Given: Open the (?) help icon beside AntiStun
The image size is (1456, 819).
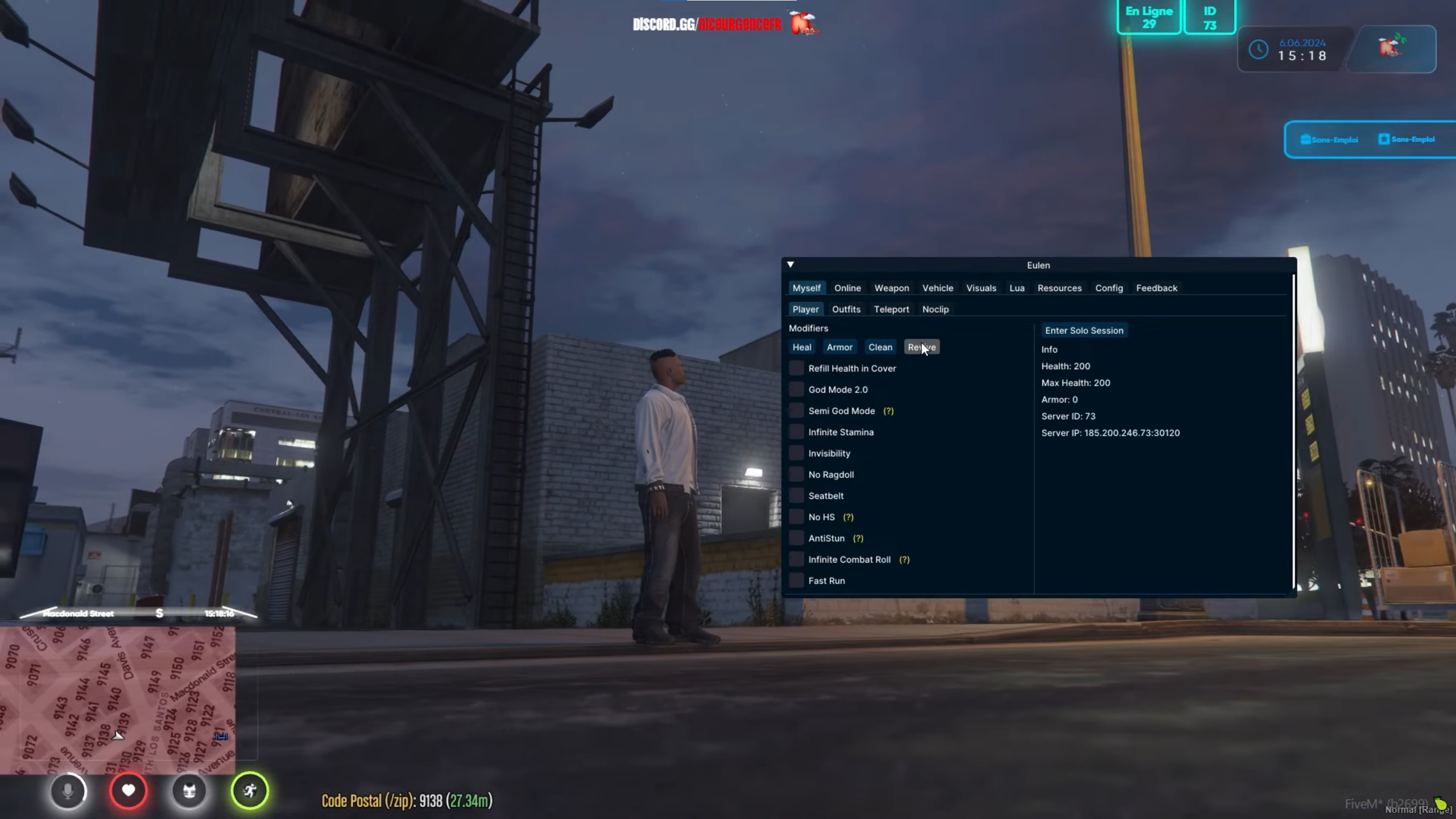Looking at the screenshot, I should (x=859, y=538).
